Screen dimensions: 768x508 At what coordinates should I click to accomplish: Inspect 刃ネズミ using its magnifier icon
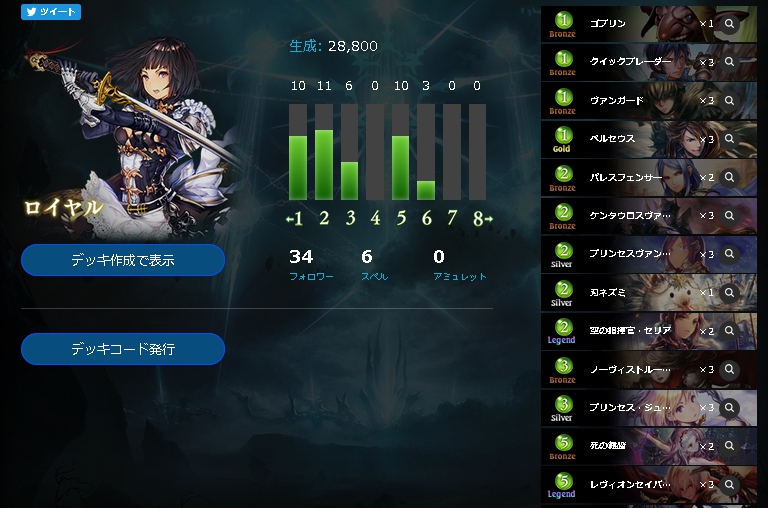tap(730, 292)
